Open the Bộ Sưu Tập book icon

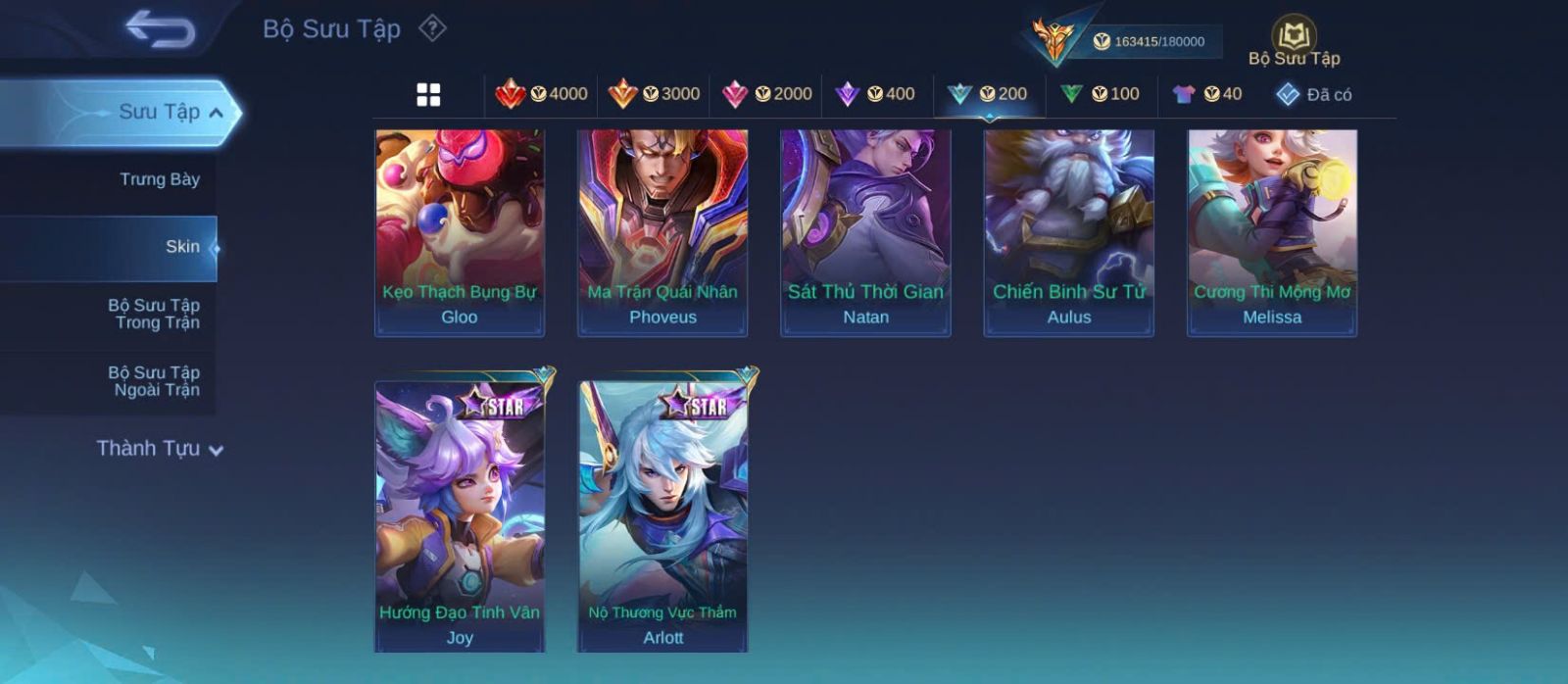point(1294,39)
